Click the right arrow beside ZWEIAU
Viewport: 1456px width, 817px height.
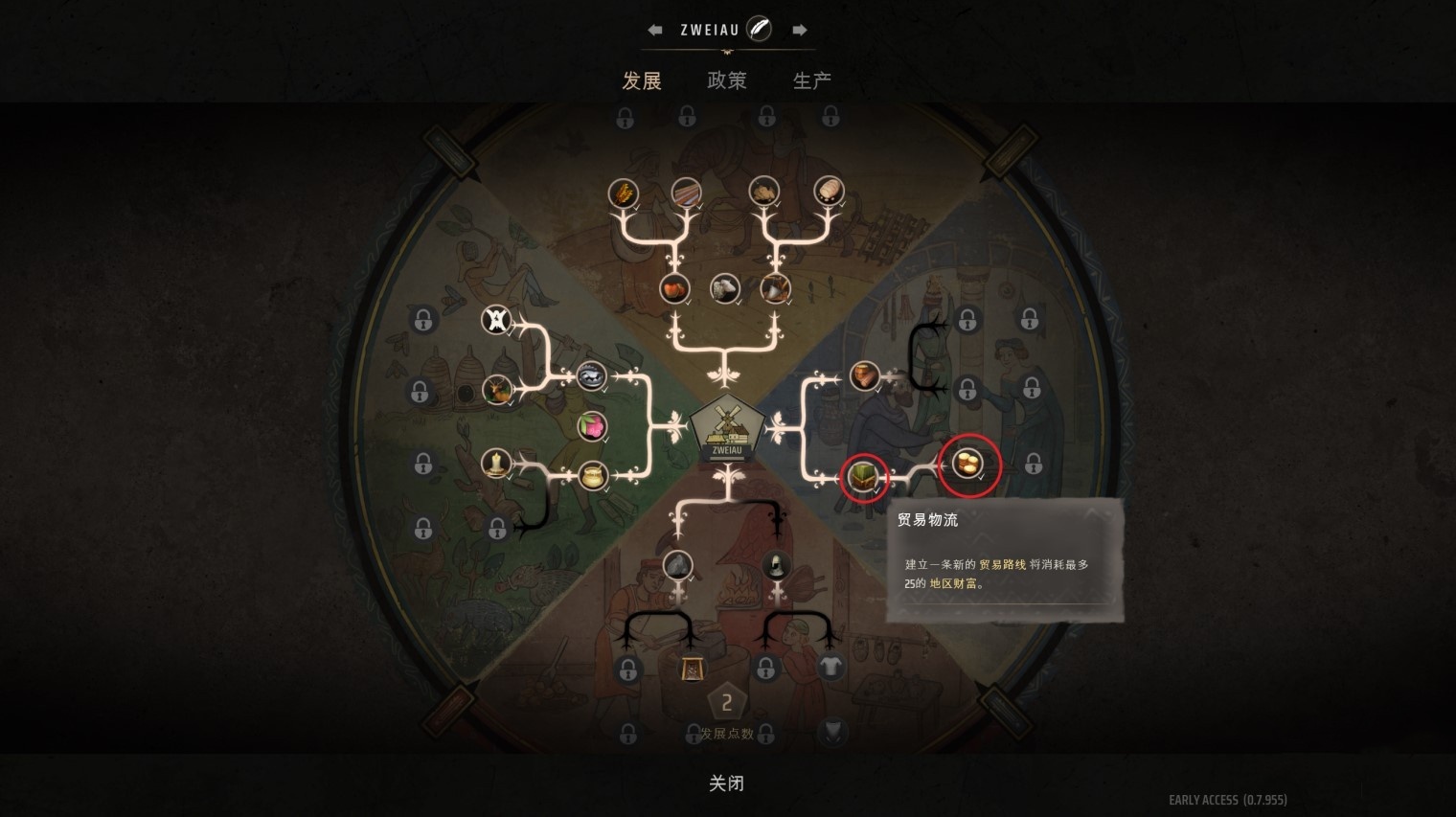[x=801, y=29]
